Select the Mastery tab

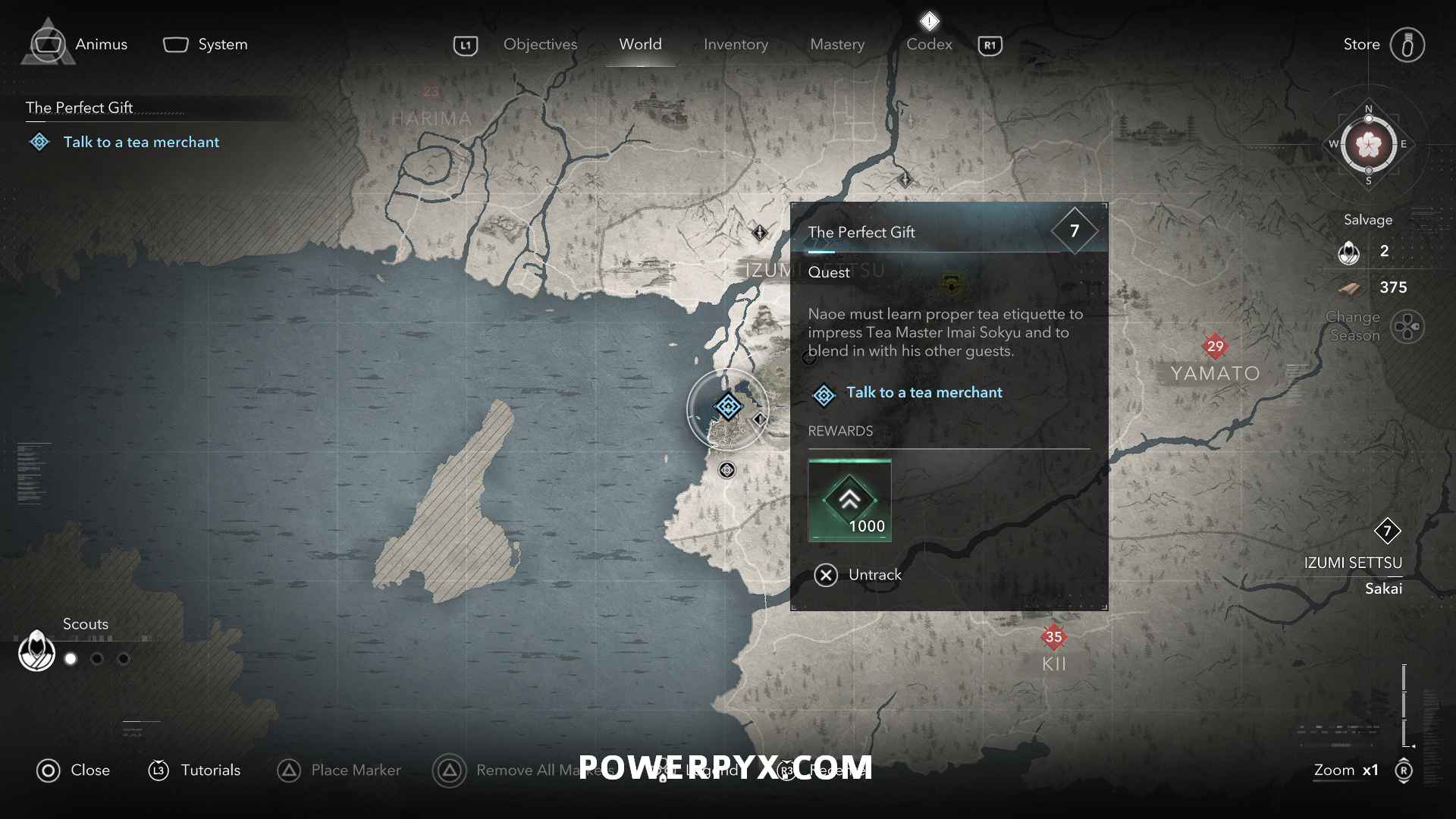point(837,45)
